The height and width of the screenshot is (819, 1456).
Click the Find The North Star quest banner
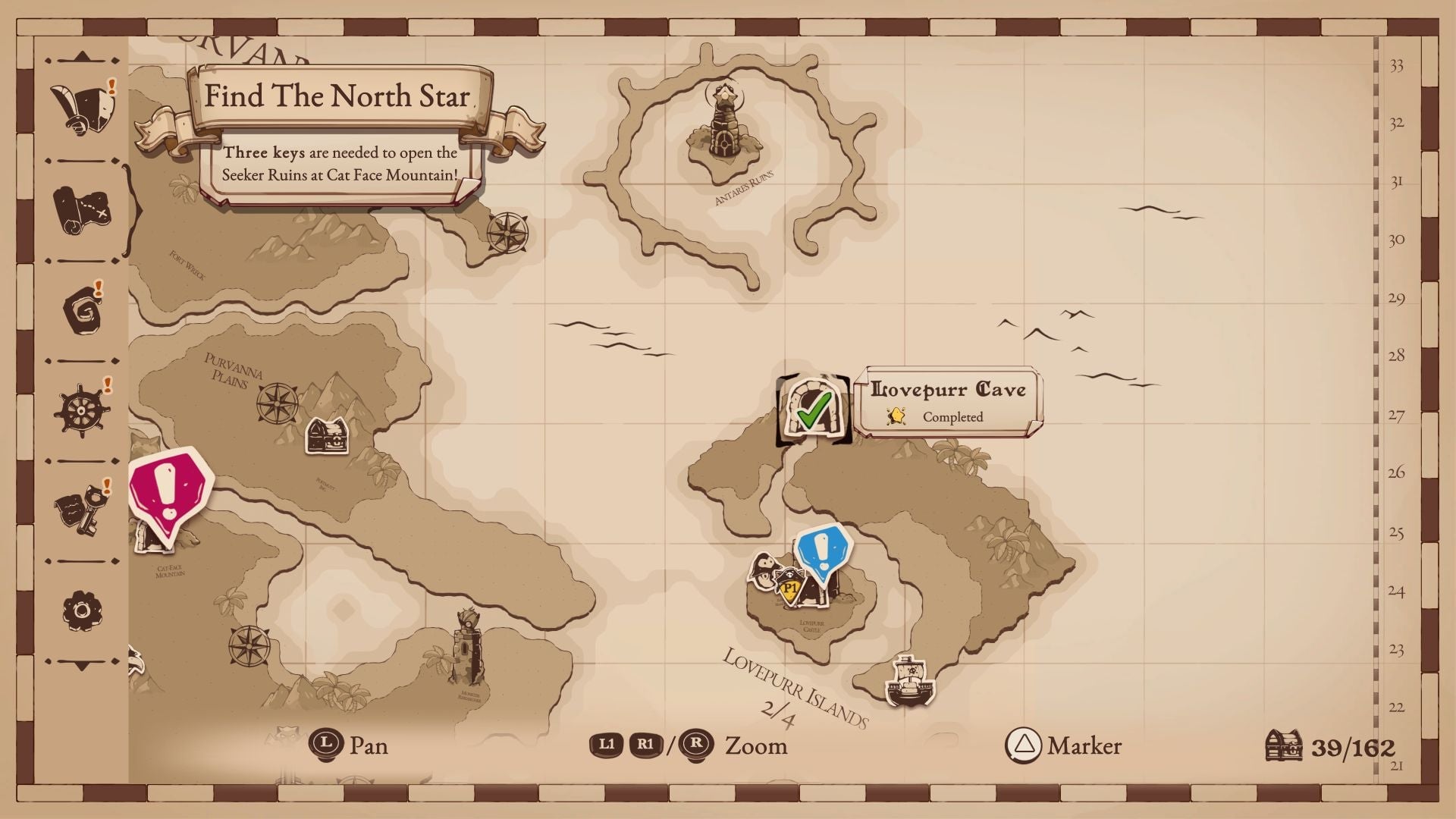[337, 97]
